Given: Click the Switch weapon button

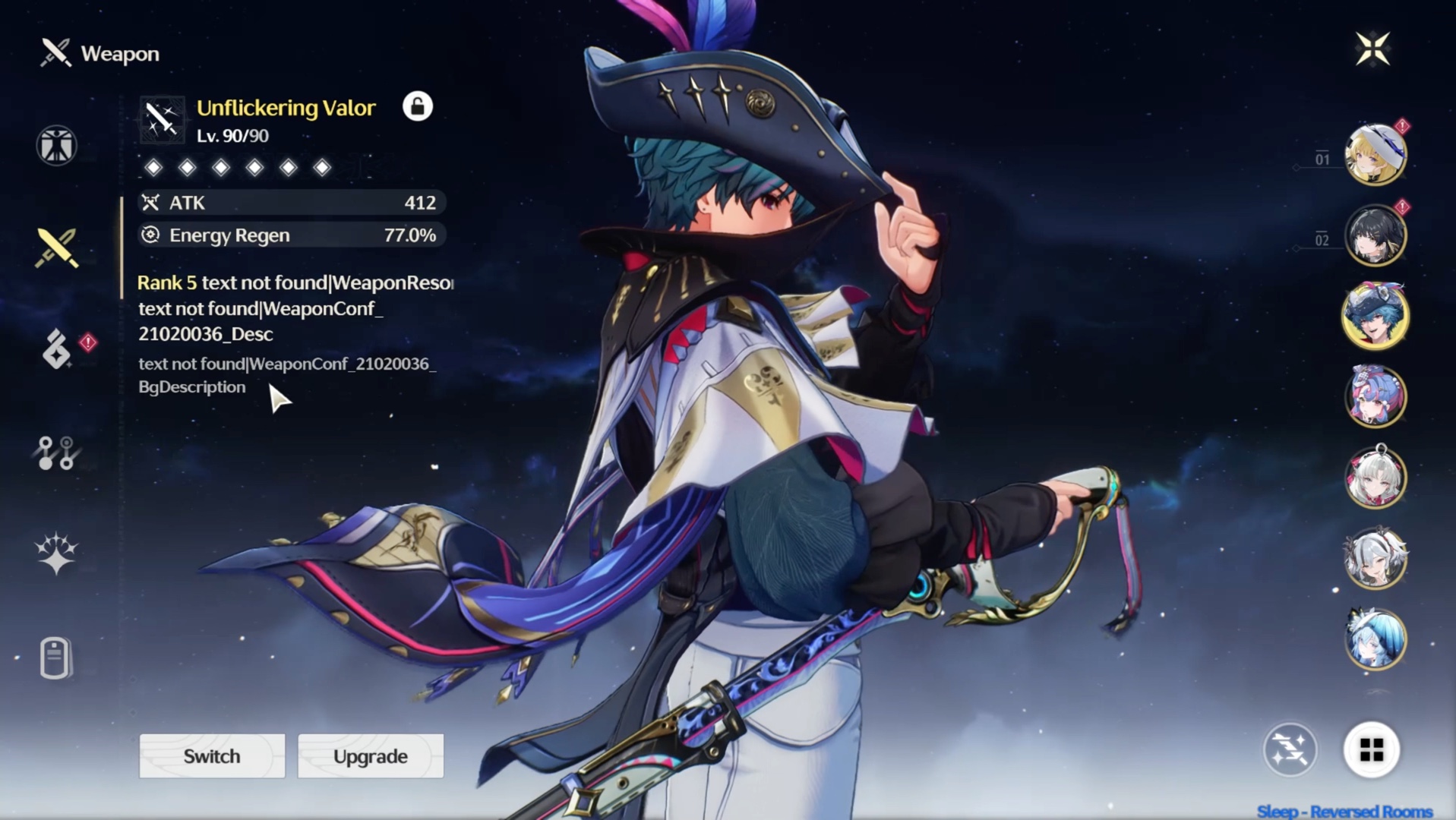Looking at the screenshot, I should (212, 756).
